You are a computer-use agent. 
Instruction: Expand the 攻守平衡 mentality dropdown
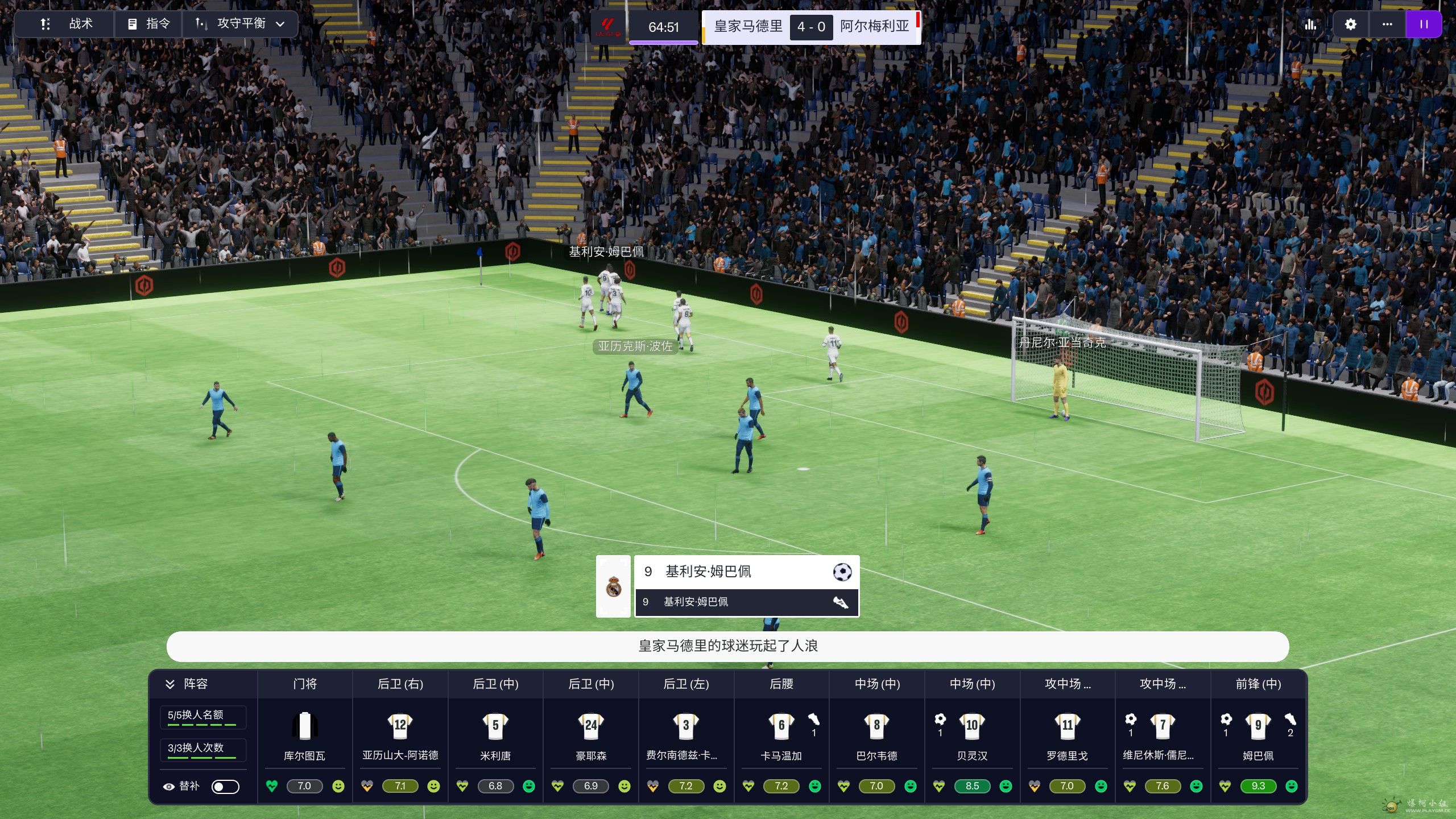240,24
